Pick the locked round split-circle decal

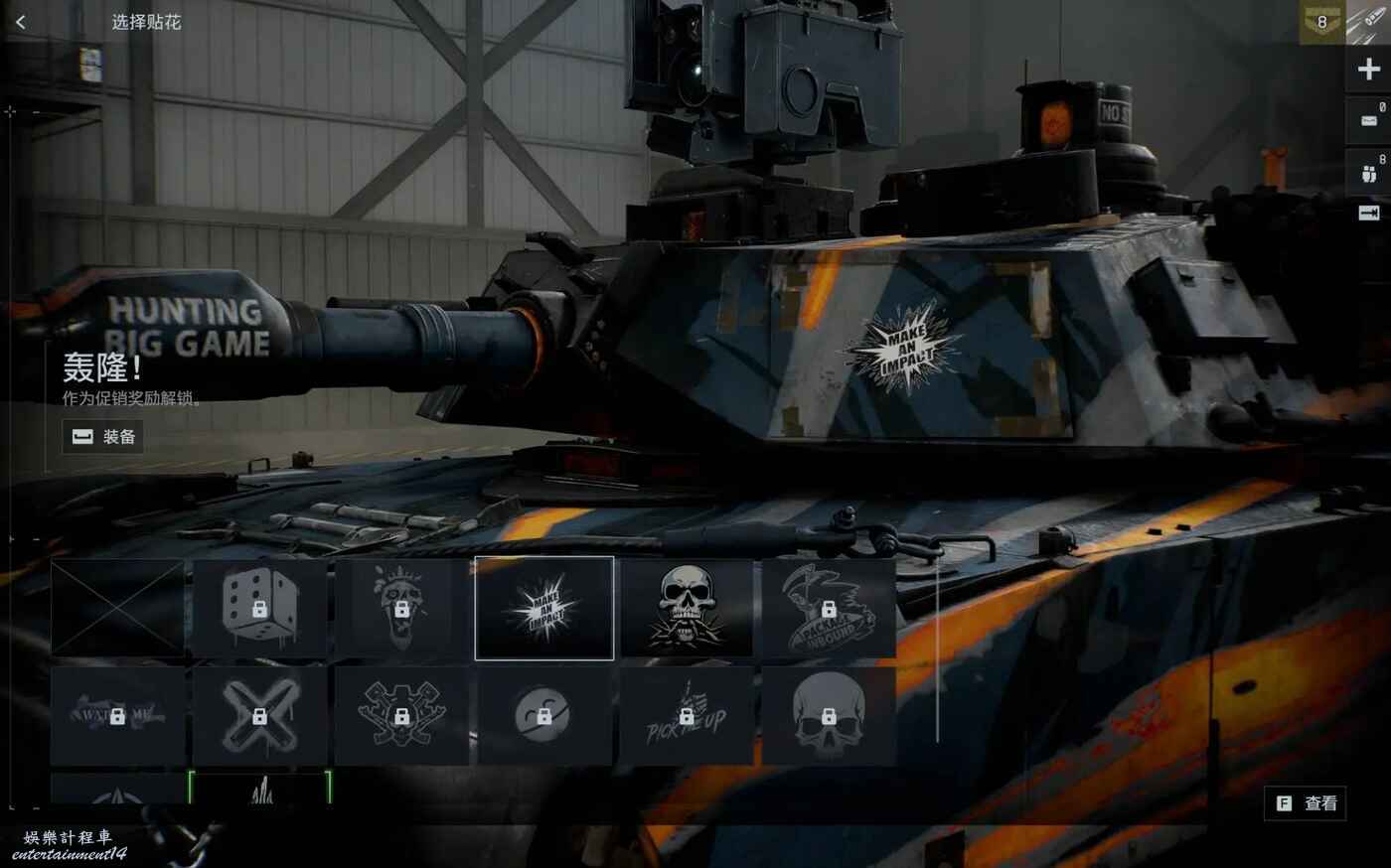click(x=544, y=715)
